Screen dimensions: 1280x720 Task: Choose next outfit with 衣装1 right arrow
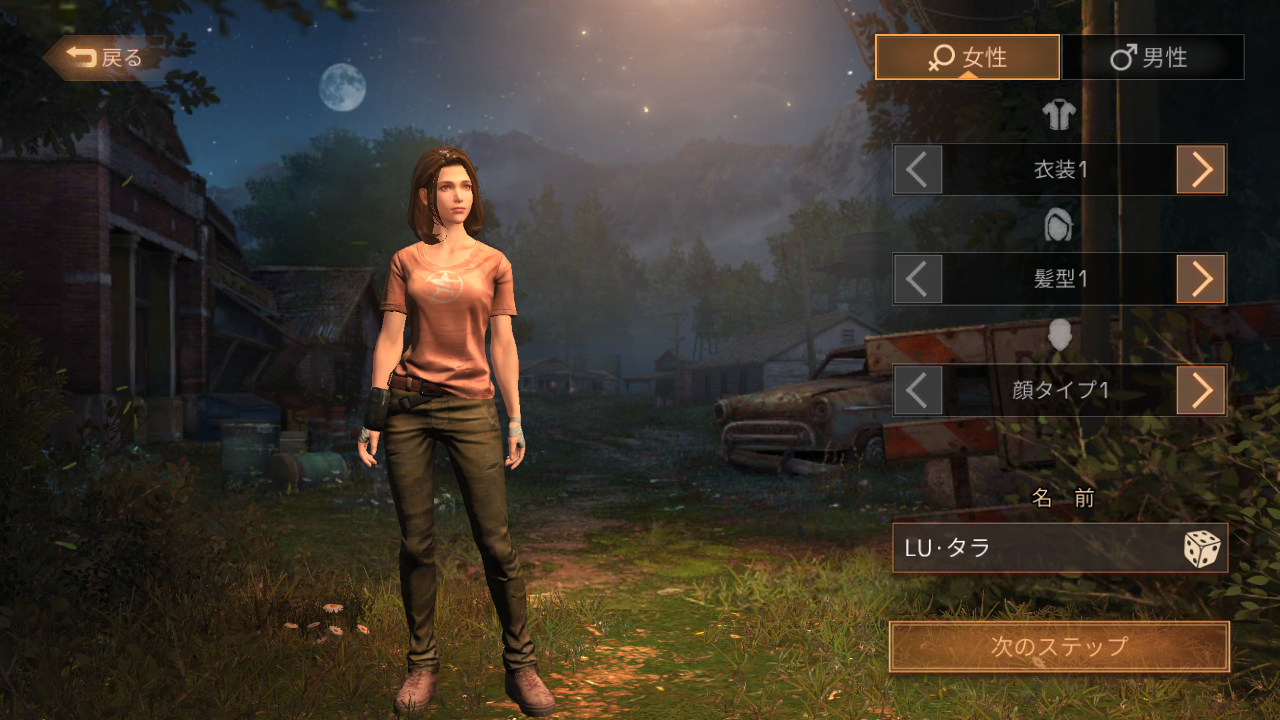pyautogui.click(x=1201, y=169)
